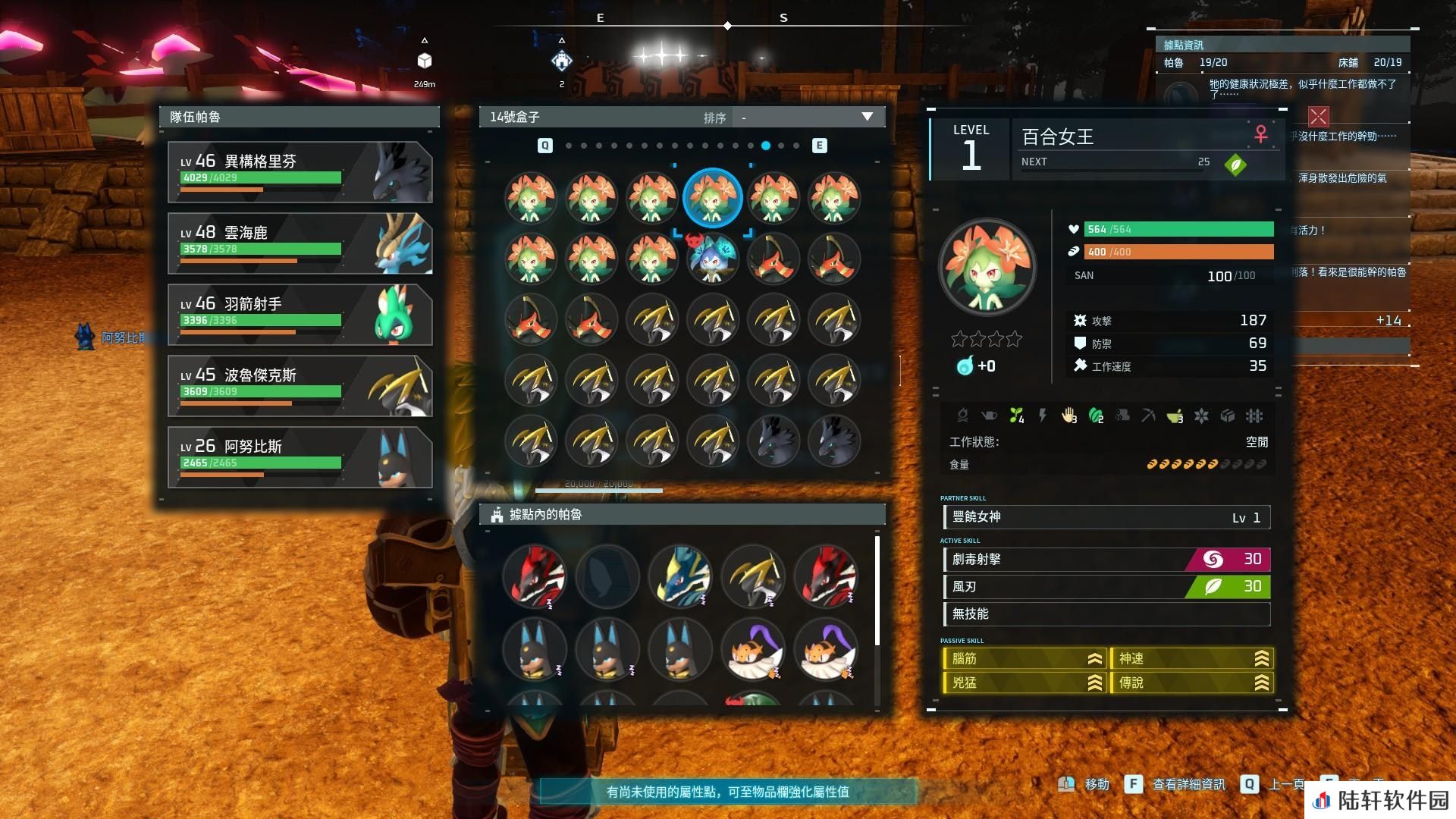Inspect the 腦筋 passive skill
This screenshot has width=1456, height=819.
(1024, 659)
